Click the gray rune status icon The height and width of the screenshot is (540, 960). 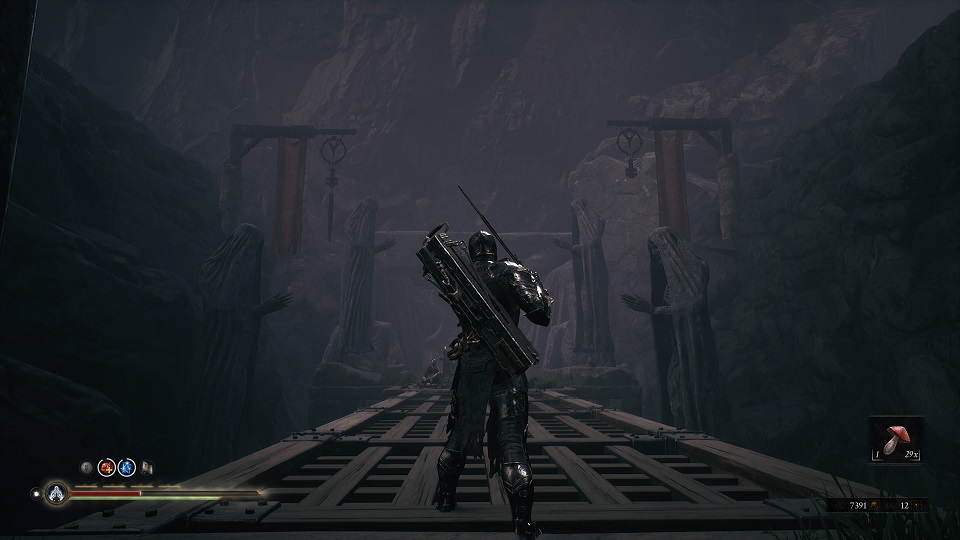[x=87, y=466]
